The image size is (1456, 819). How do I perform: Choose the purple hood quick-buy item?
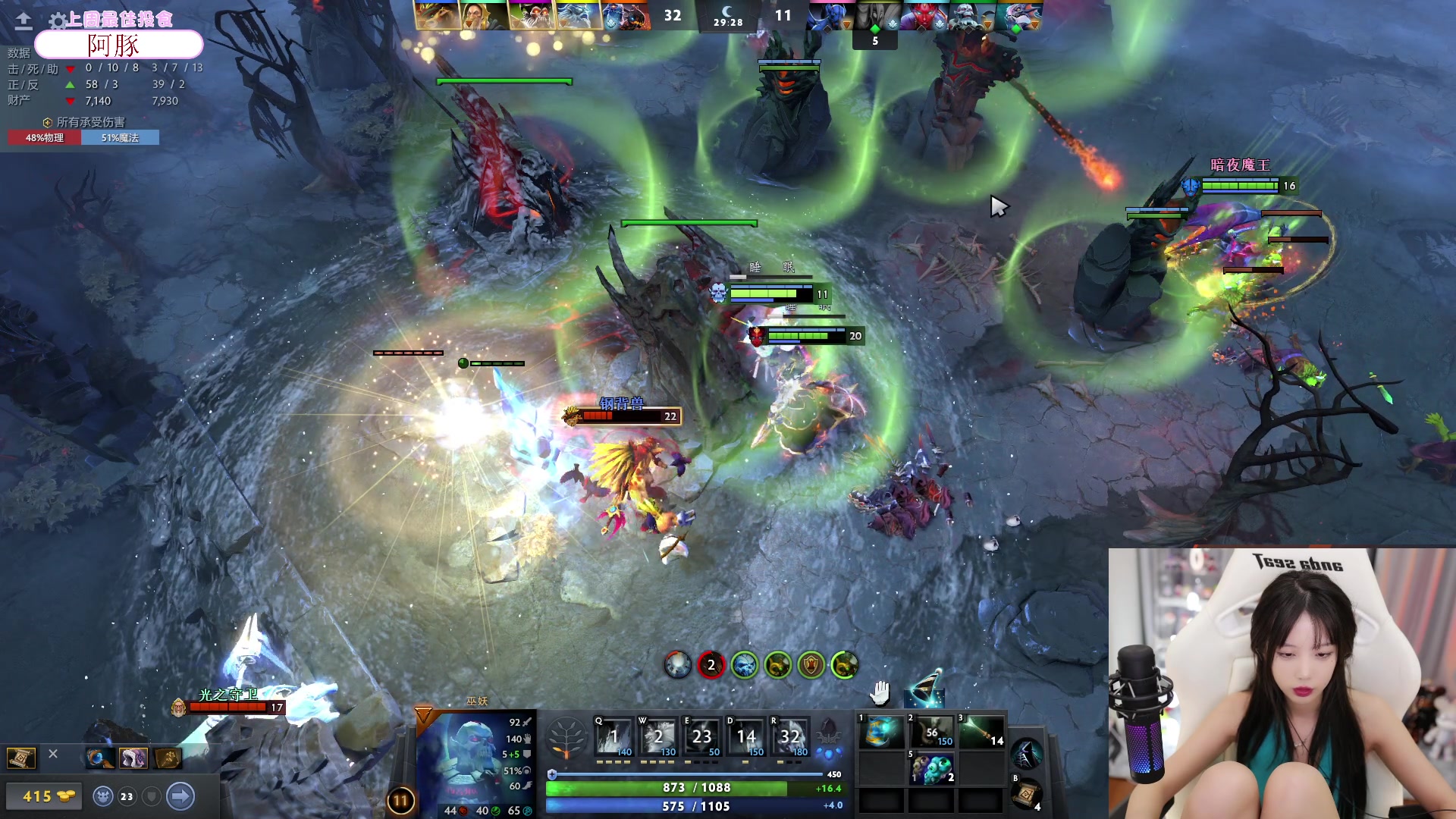(x=133, y=758)
